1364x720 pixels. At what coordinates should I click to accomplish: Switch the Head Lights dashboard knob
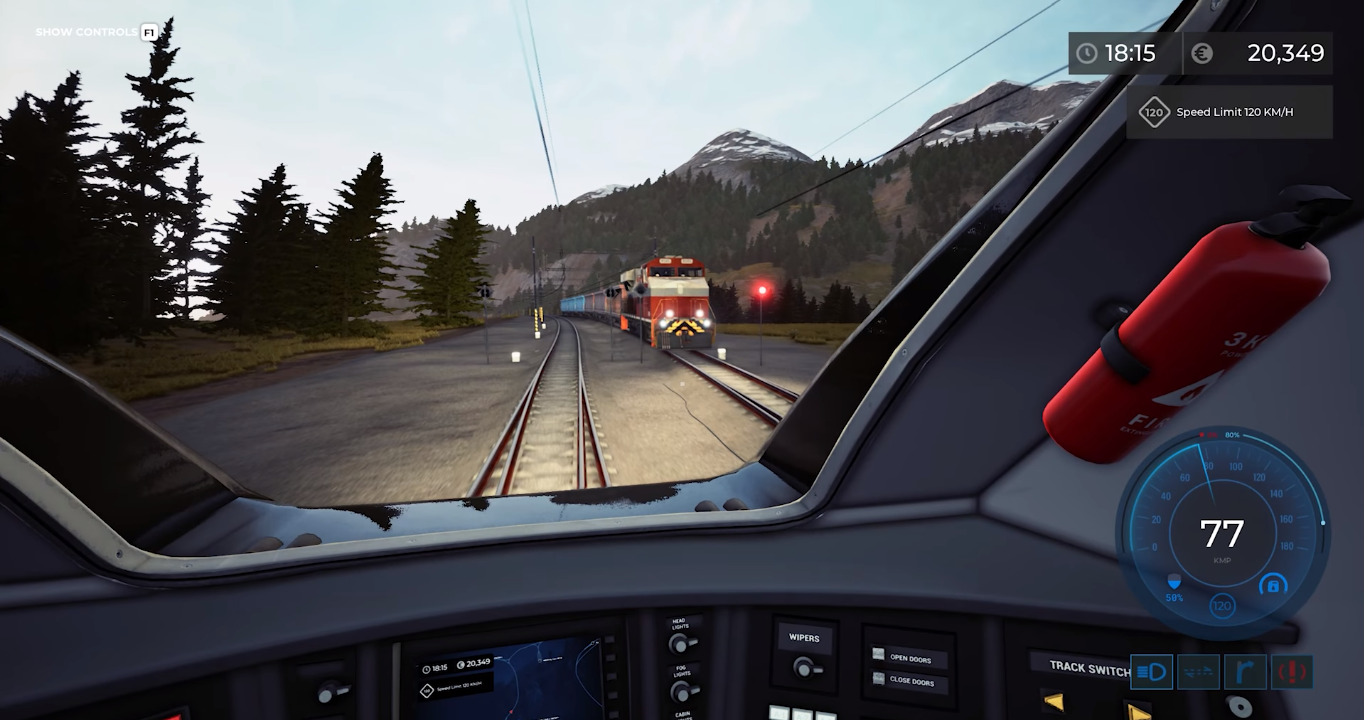(x=681, y=644)
